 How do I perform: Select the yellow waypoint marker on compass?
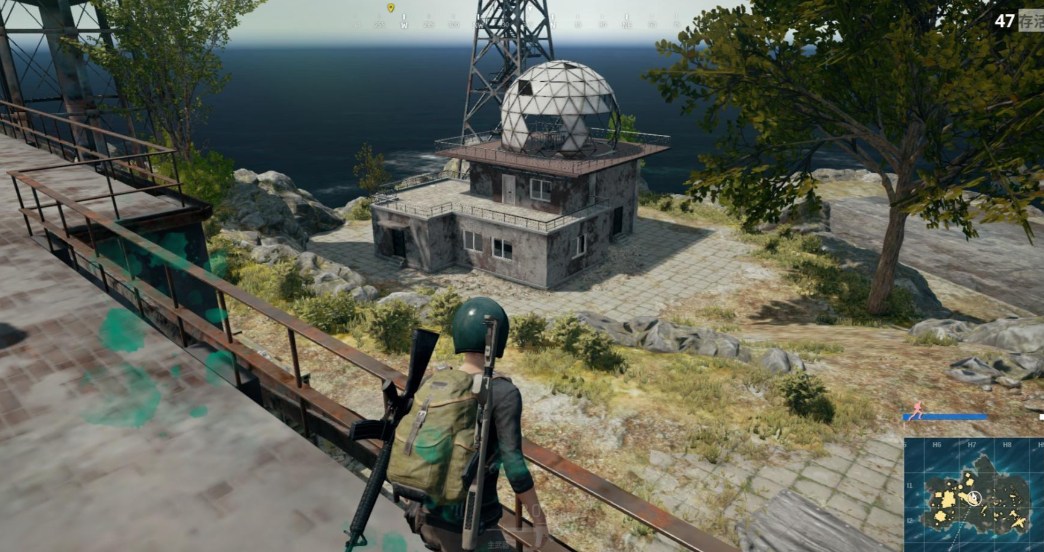coord(390,8)
